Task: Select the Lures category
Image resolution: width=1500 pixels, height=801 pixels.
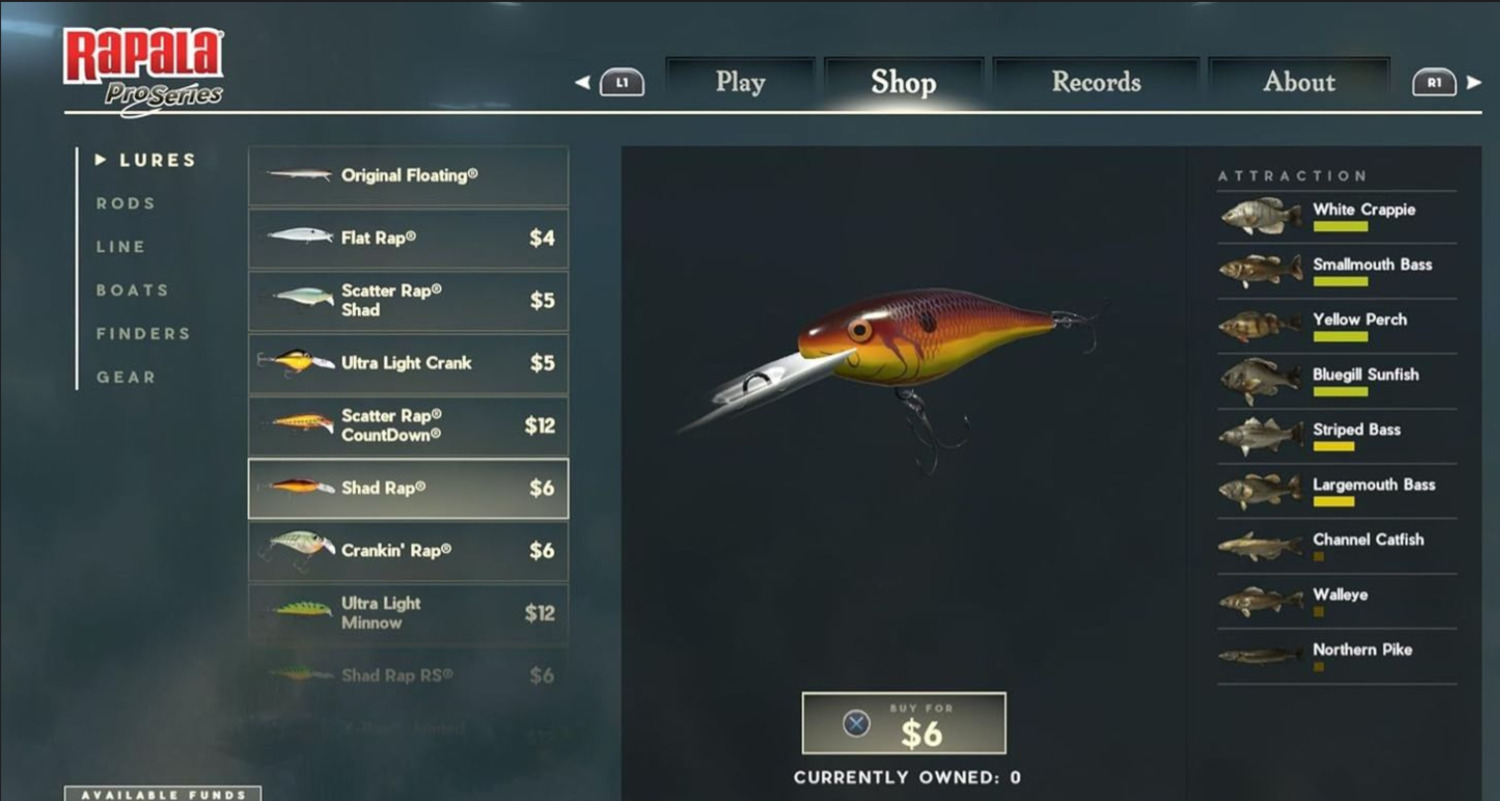Action: point(157,160)
